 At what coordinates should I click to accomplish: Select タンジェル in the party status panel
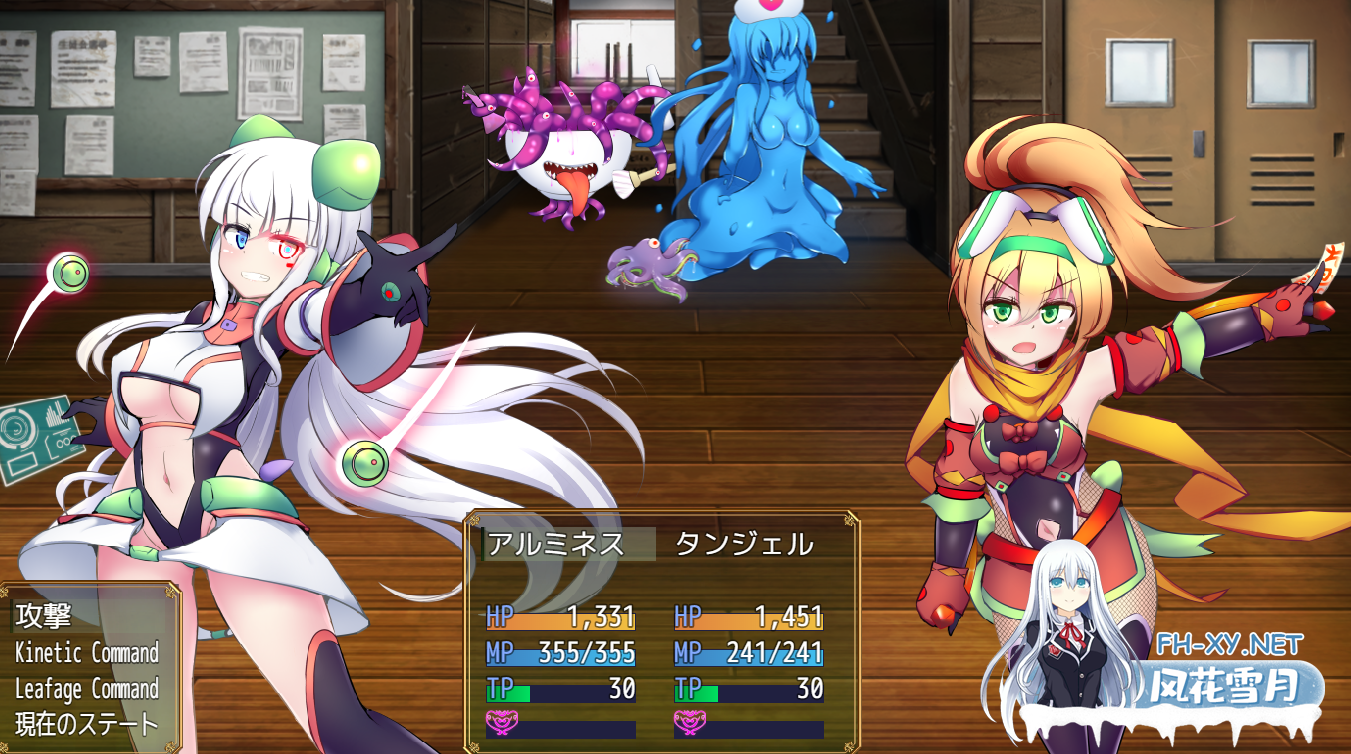(x=744, y=544)
